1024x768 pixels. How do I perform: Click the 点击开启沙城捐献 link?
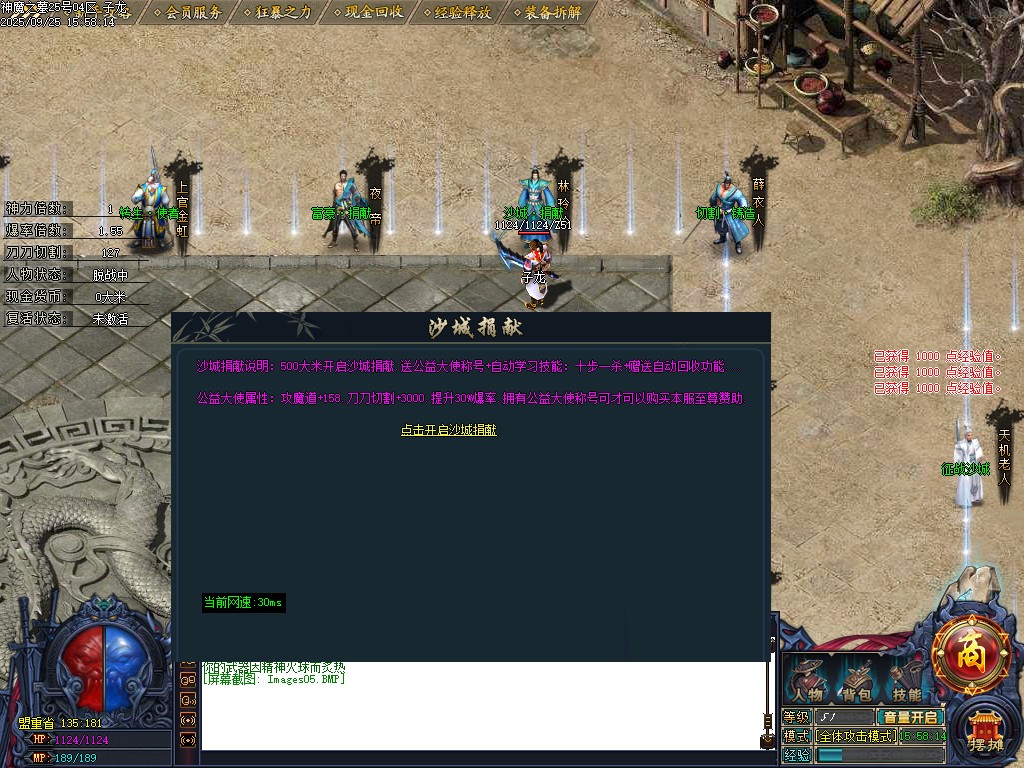(x=449, y=430)
